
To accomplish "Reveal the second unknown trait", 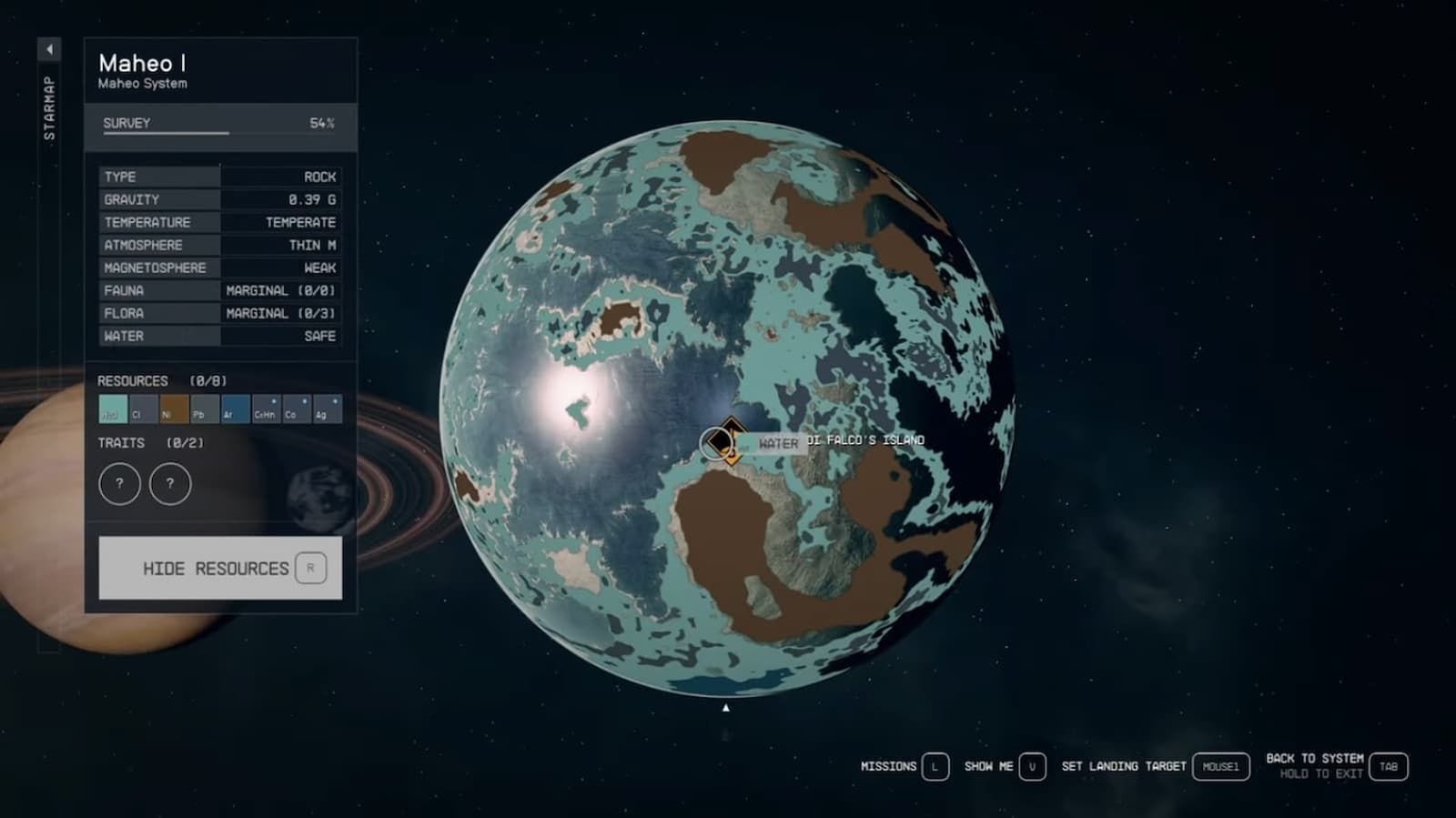I will [x=171, y=484].
